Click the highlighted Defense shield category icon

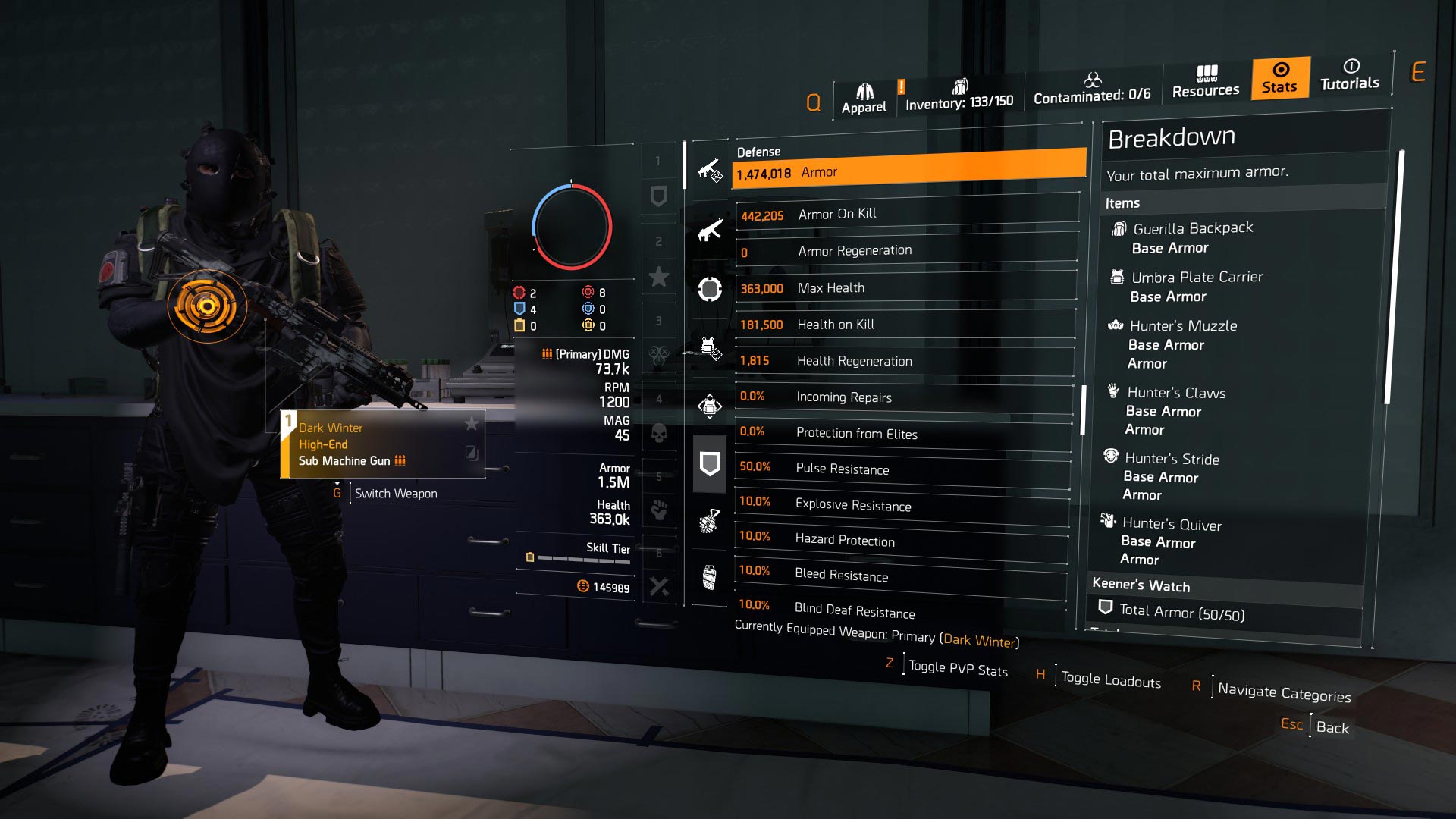click(709, 463)
